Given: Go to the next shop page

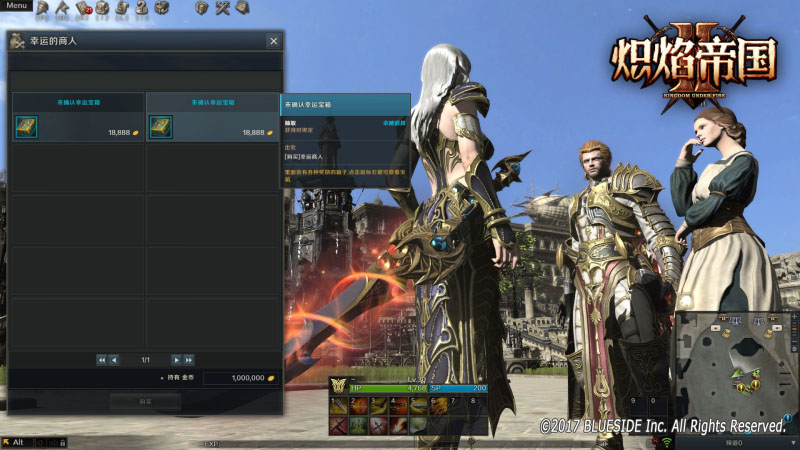Looking at the screenshot, I should coord(176,359).
